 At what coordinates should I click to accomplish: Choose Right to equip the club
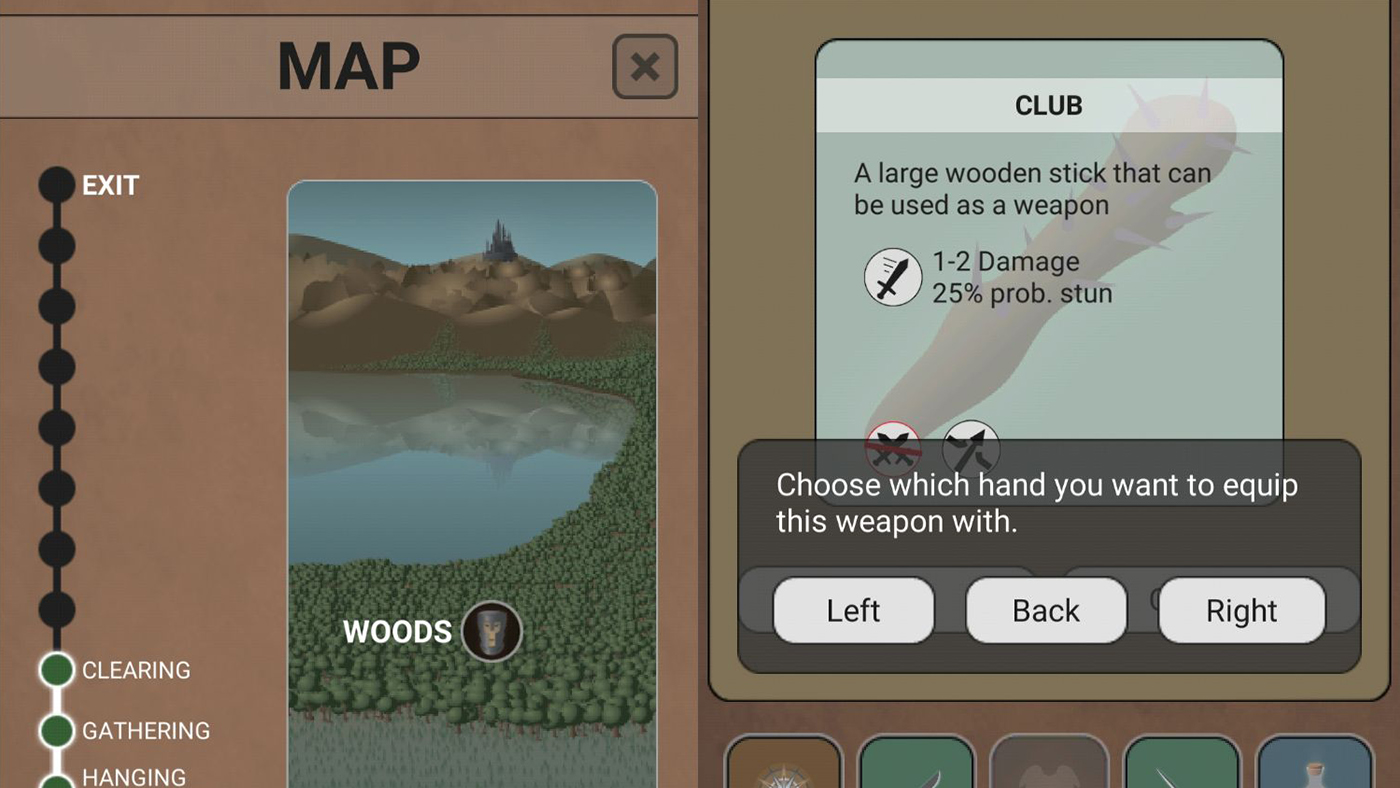click(1241, 610)
